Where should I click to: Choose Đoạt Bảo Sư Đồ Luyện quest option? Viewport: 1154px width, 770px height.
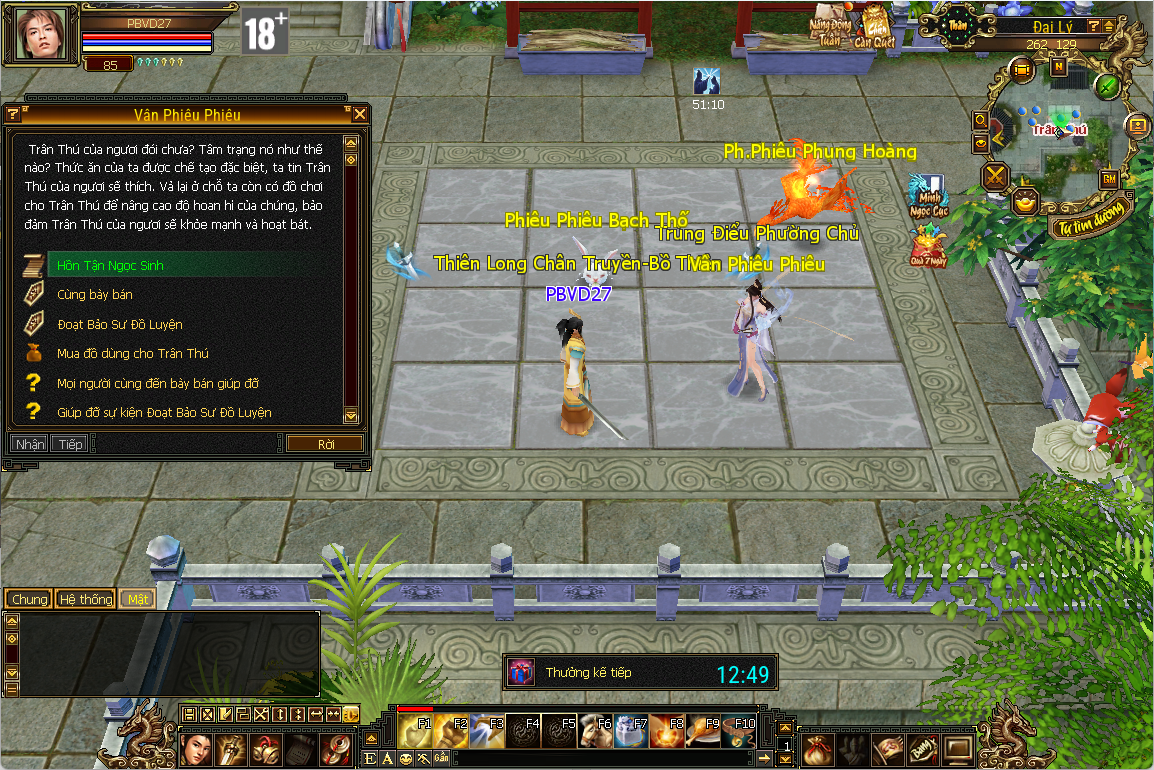point(120,325)
